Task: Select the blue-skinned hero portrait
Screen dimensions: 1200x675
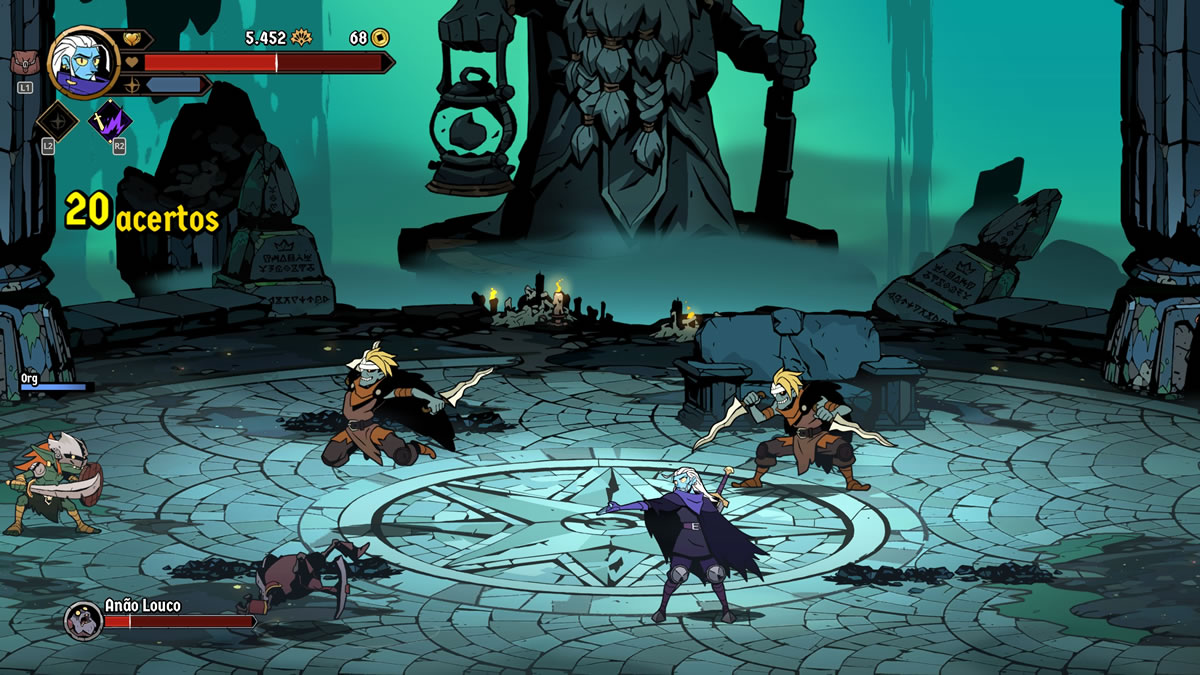Action: 83,61
